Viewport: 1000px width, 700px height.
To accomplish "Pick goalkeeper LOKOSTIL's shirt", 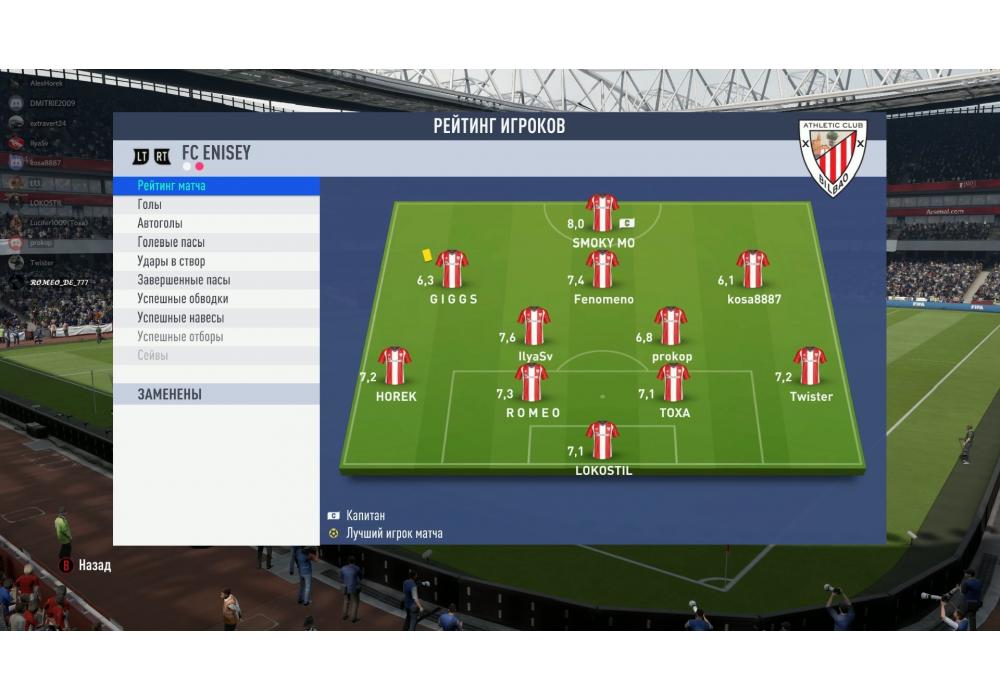I will 602,440.
